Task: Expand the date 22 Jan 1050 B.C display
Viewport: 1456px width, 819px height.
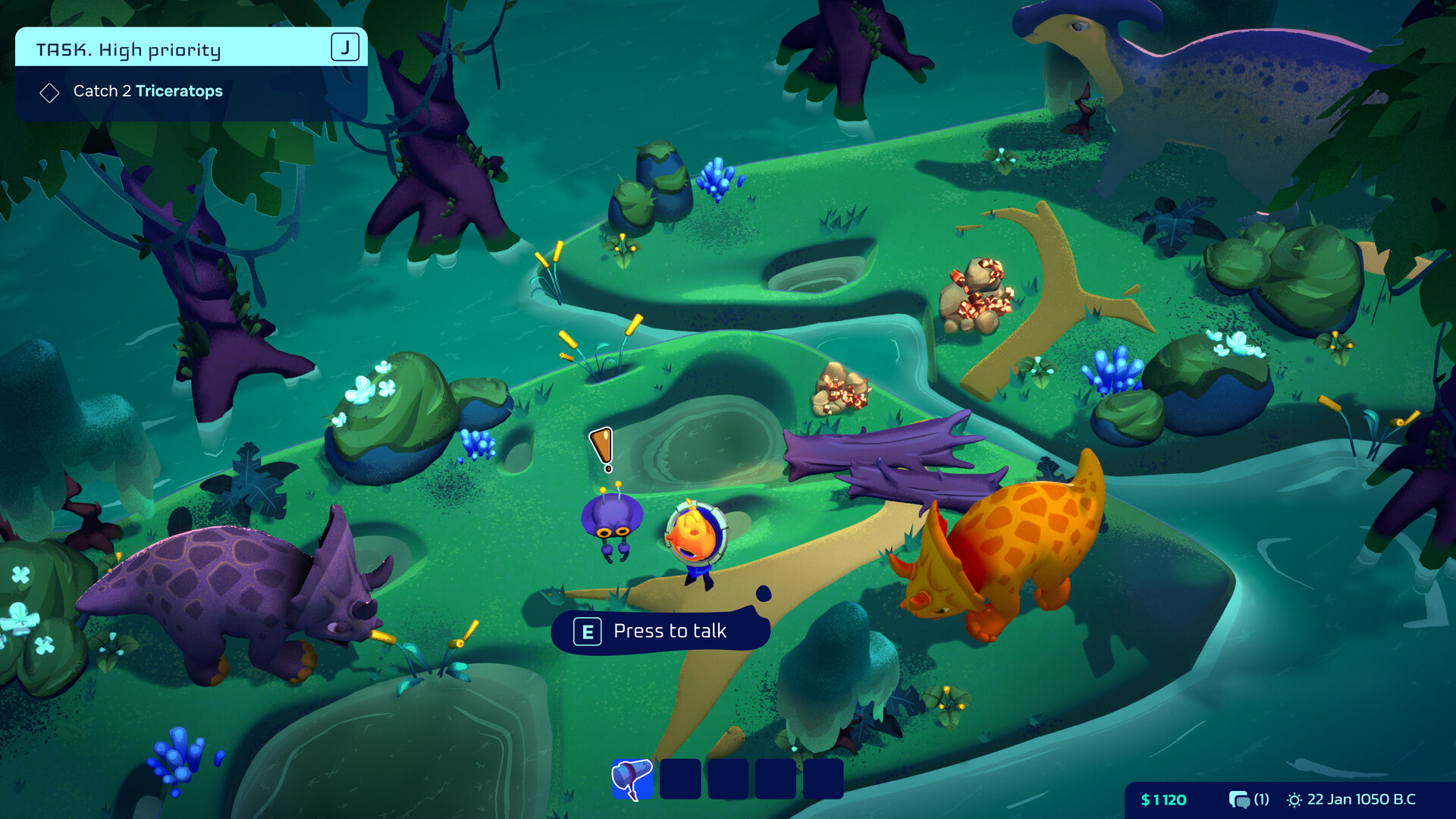Action: (1361, 799)
